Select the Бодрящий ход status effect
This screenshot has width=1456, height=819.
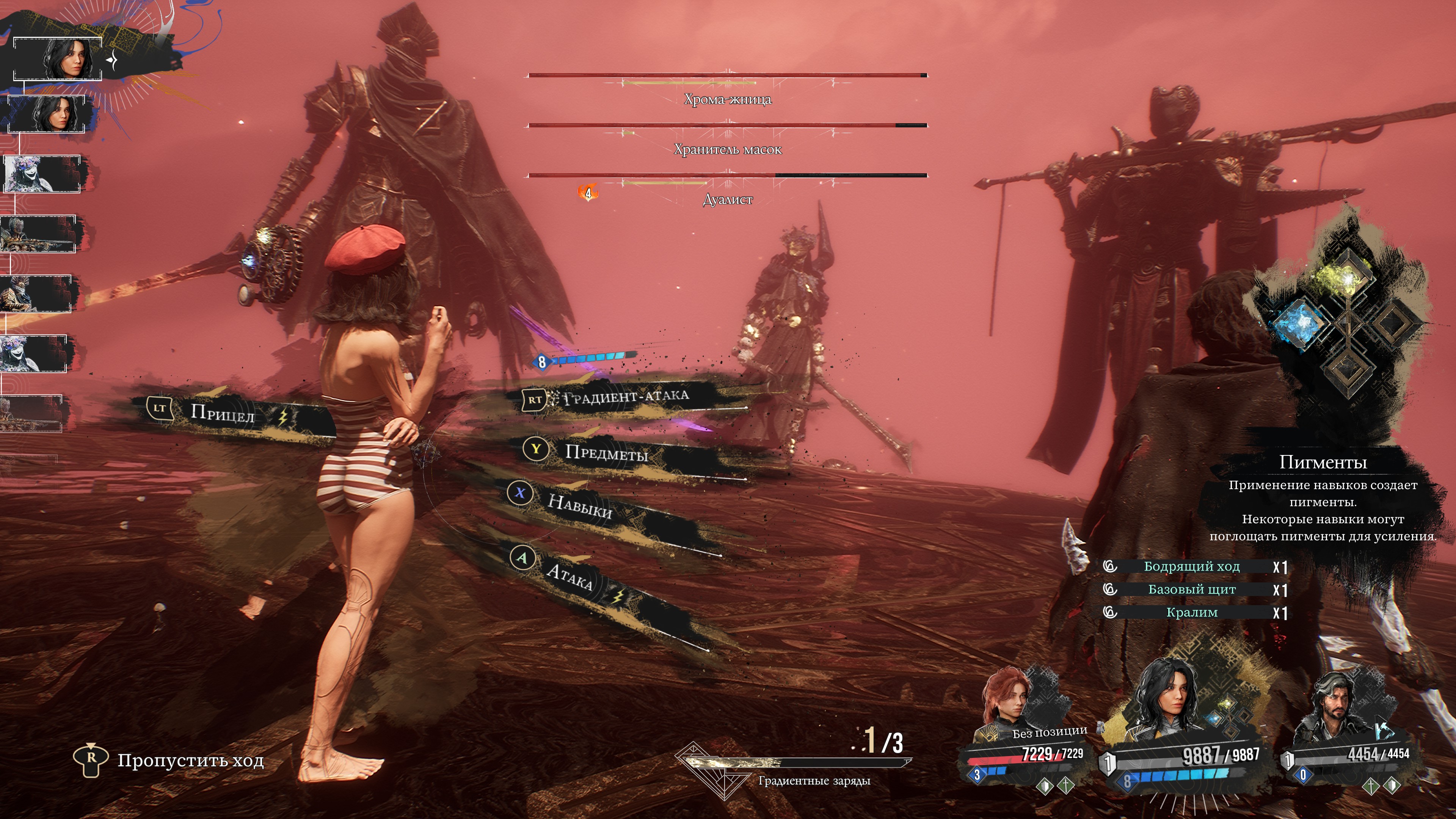pyautogui.click(x=1191, y=566)
